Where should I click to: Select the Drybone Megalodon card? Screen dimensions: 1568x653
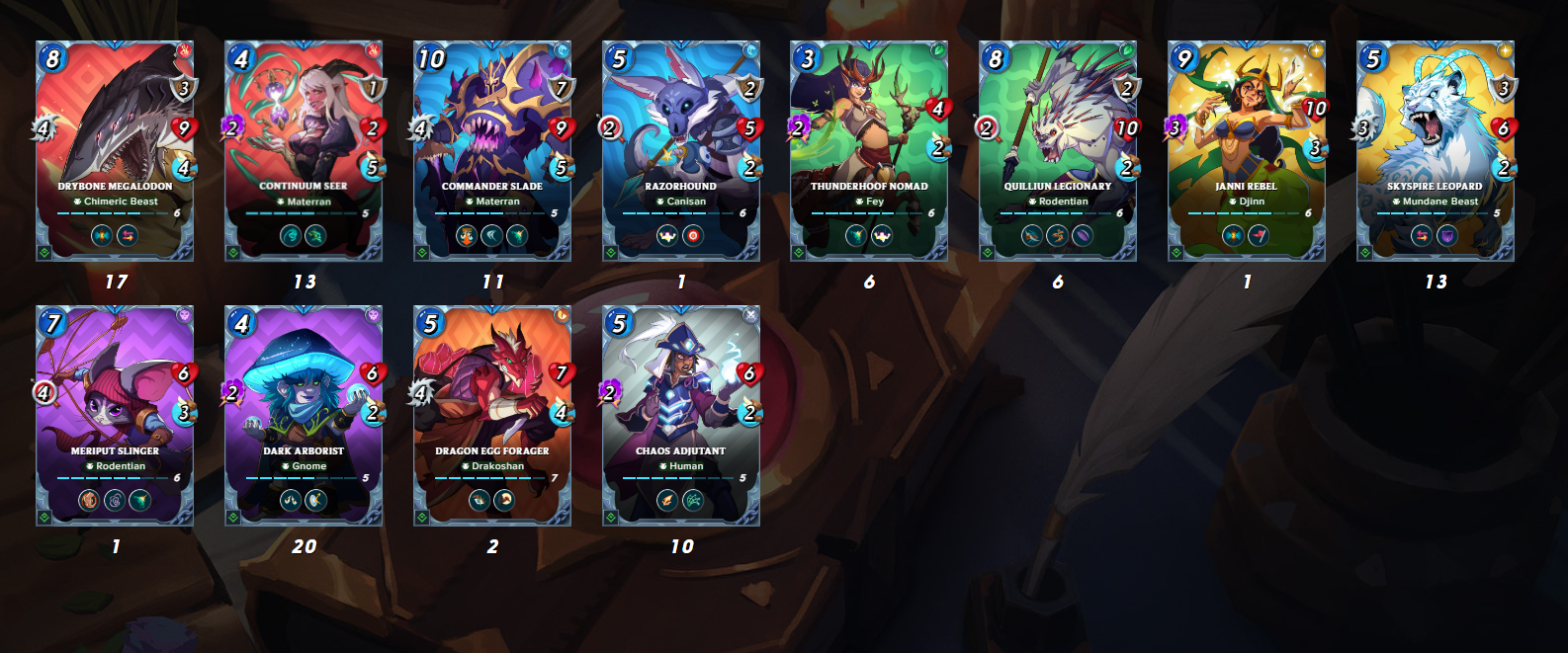point(115,150)
